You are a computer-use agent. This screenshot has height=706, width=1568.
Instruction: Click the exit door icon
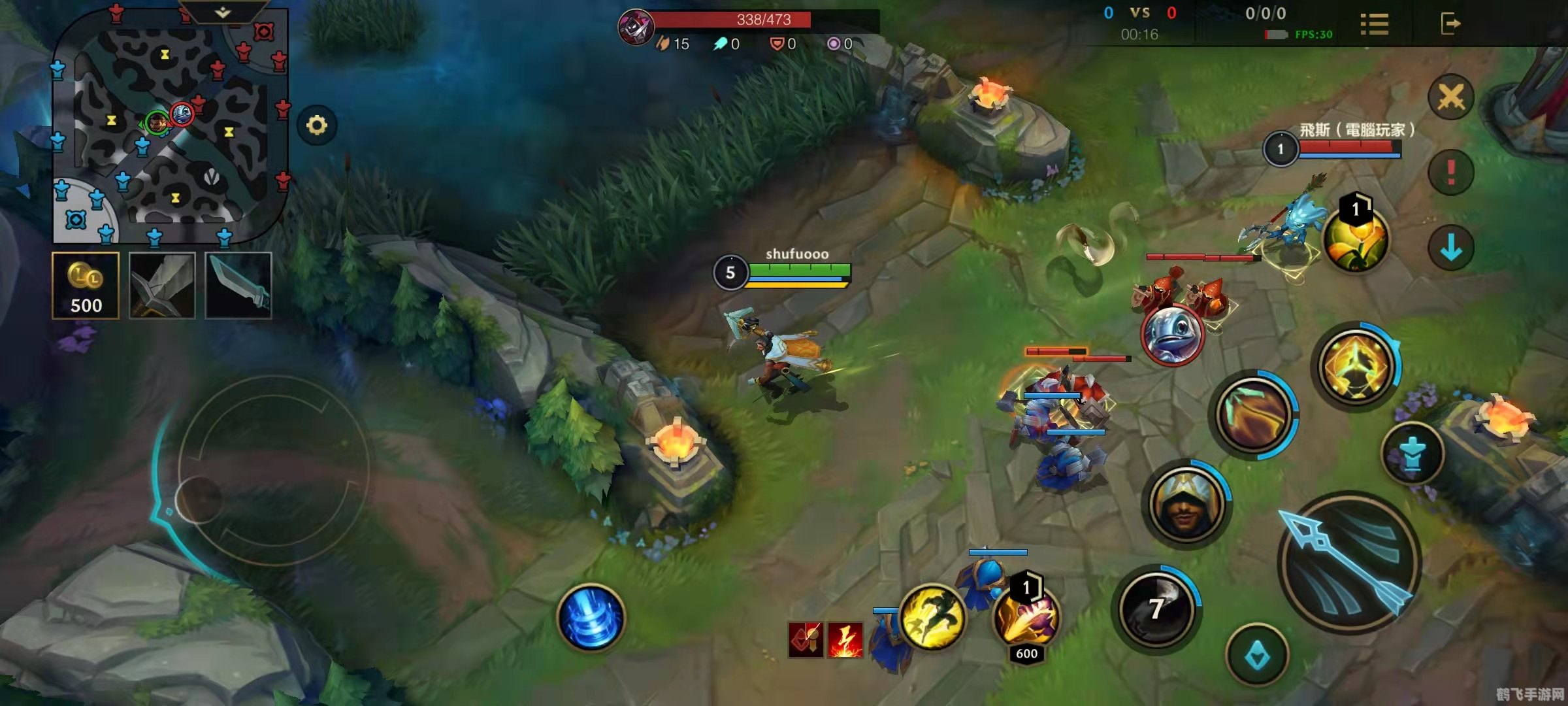coord(1450,24)
